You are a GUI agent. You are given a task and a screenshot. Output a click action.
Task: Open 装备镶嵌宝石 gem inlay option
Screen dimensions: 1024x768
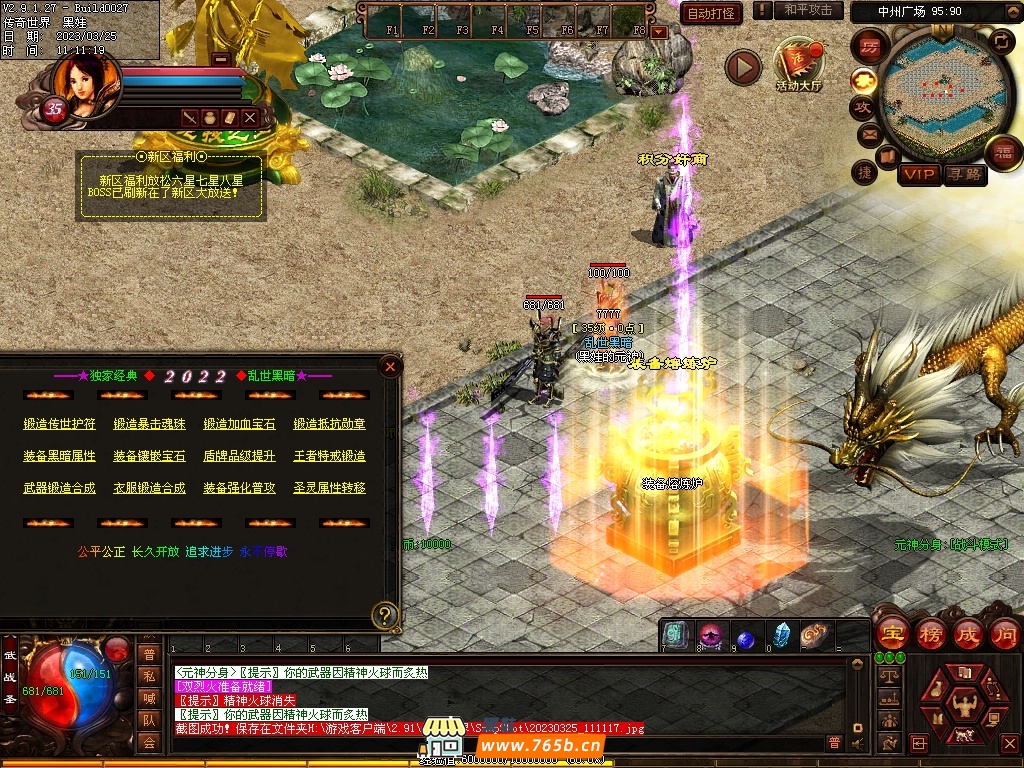coord(149,456)
